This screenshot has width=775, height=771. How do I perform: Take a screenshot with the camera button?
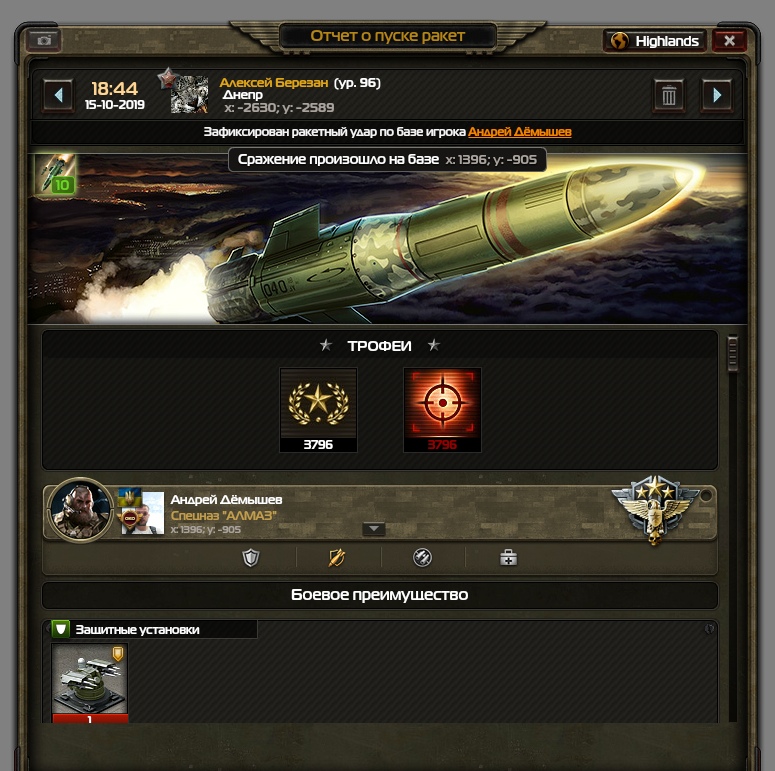[x=43, y=40]
